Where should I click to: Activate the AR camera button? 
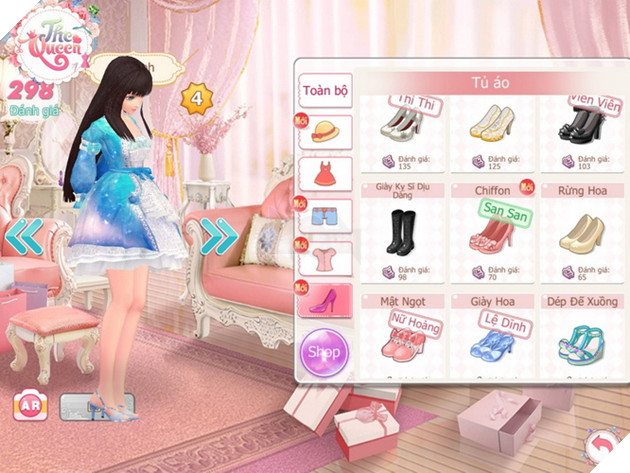[x=28, y=407]
